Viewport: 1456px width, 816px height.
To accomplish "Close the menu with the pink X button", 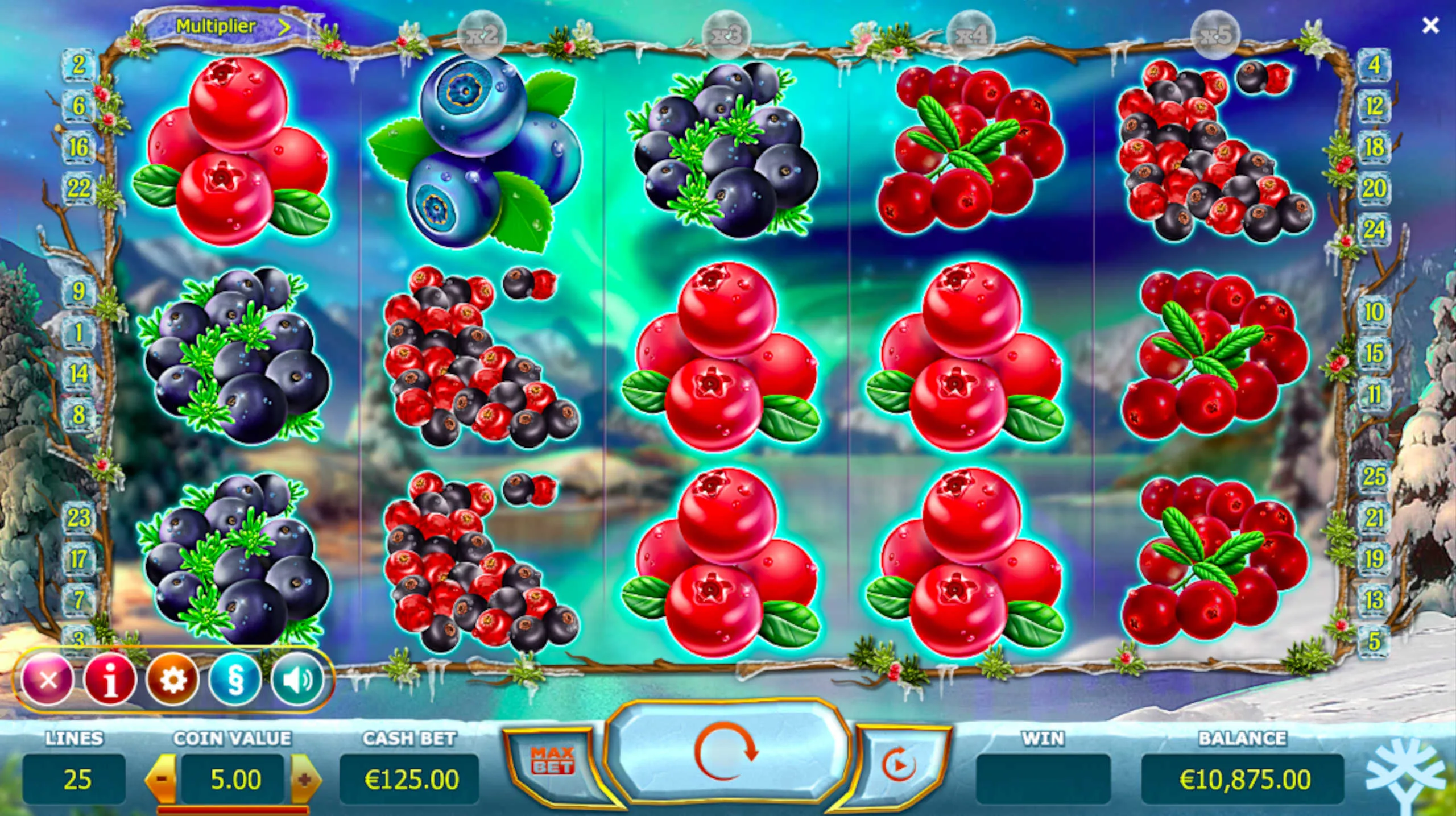I will [48, 680].
